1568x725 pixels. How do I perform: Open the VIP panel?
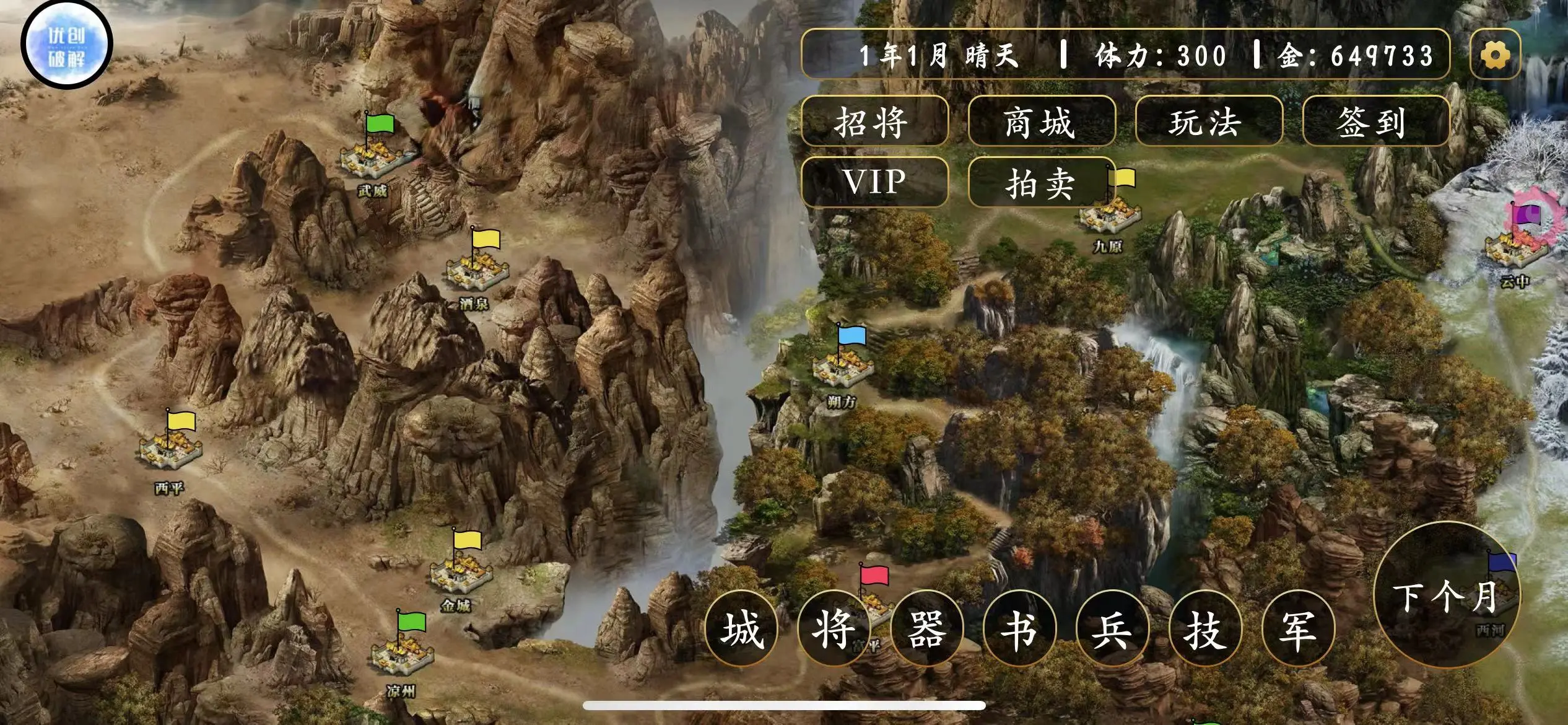pos(874,182)
